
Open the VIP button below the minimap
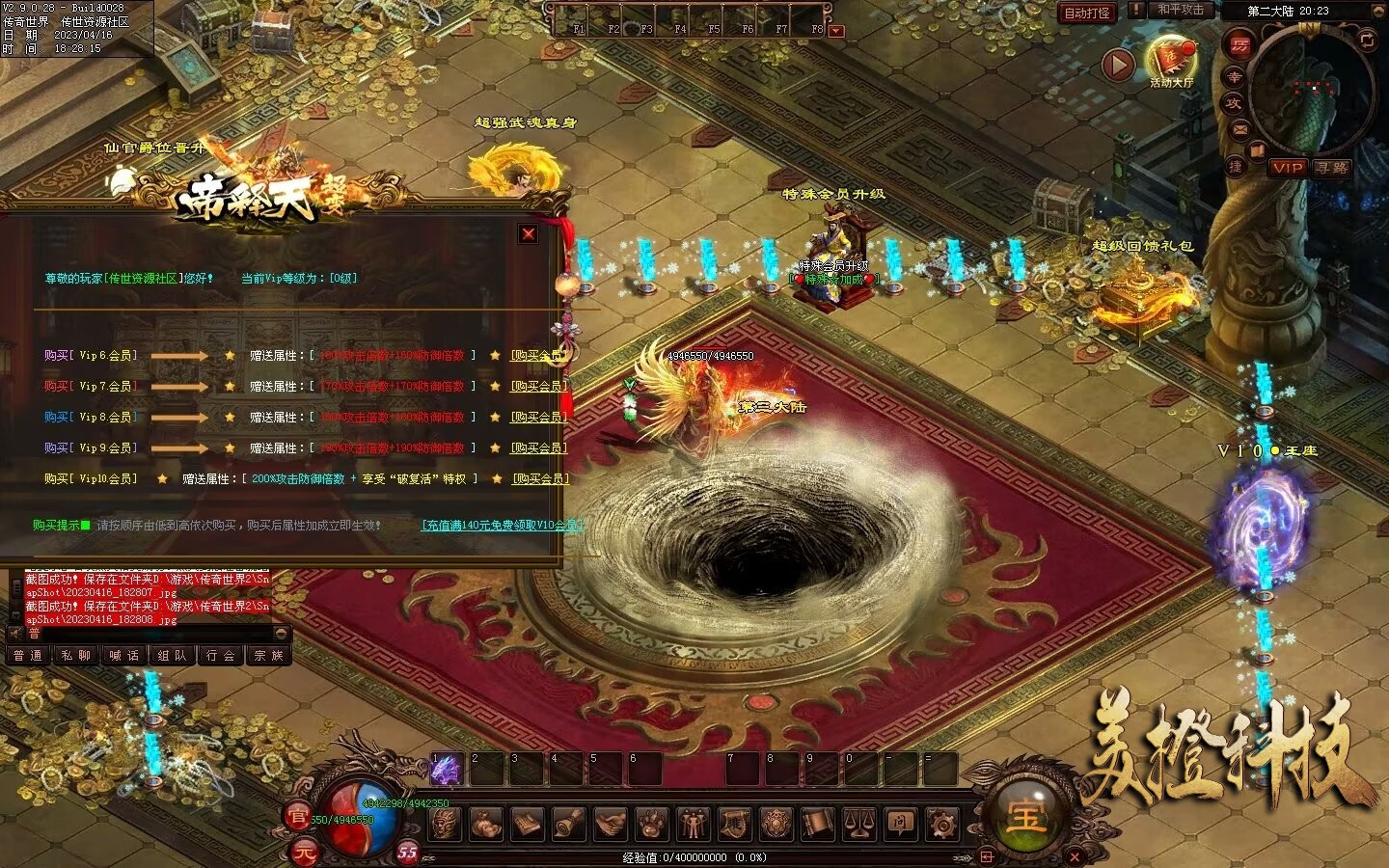click(1288, 168)
